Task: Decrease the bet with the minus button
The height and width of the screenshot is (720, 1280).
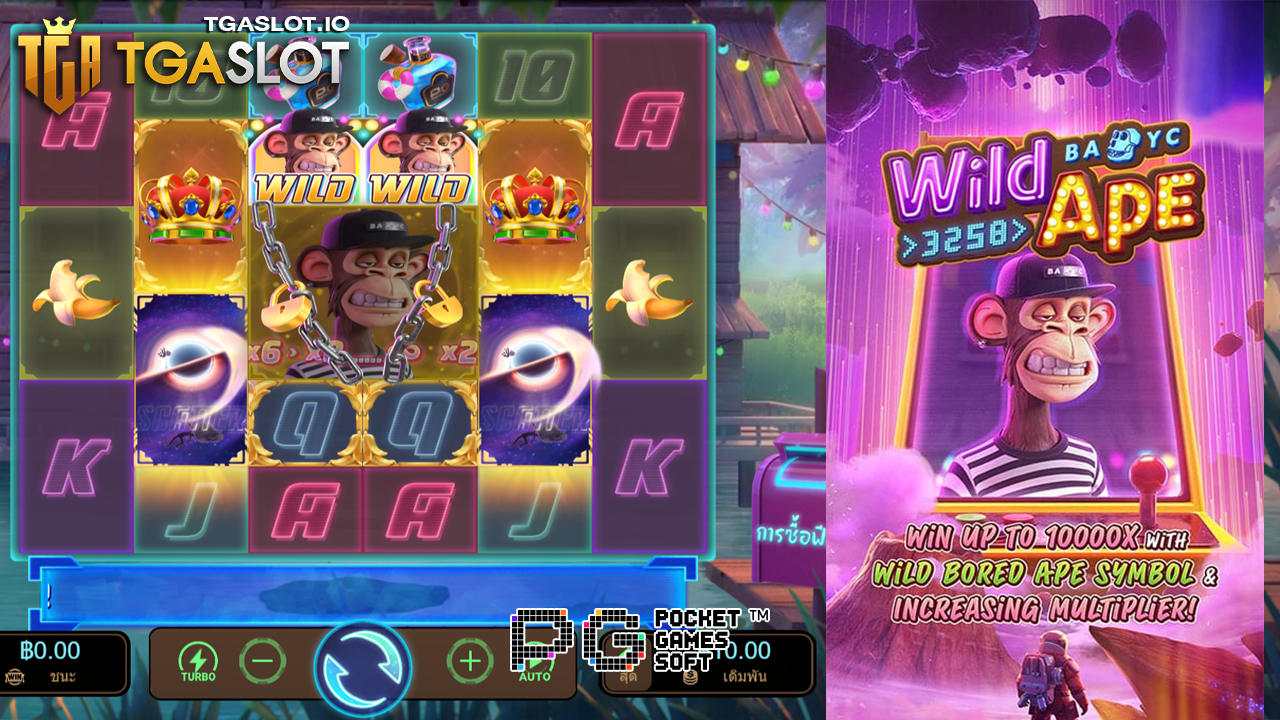Action: [262, 662]
